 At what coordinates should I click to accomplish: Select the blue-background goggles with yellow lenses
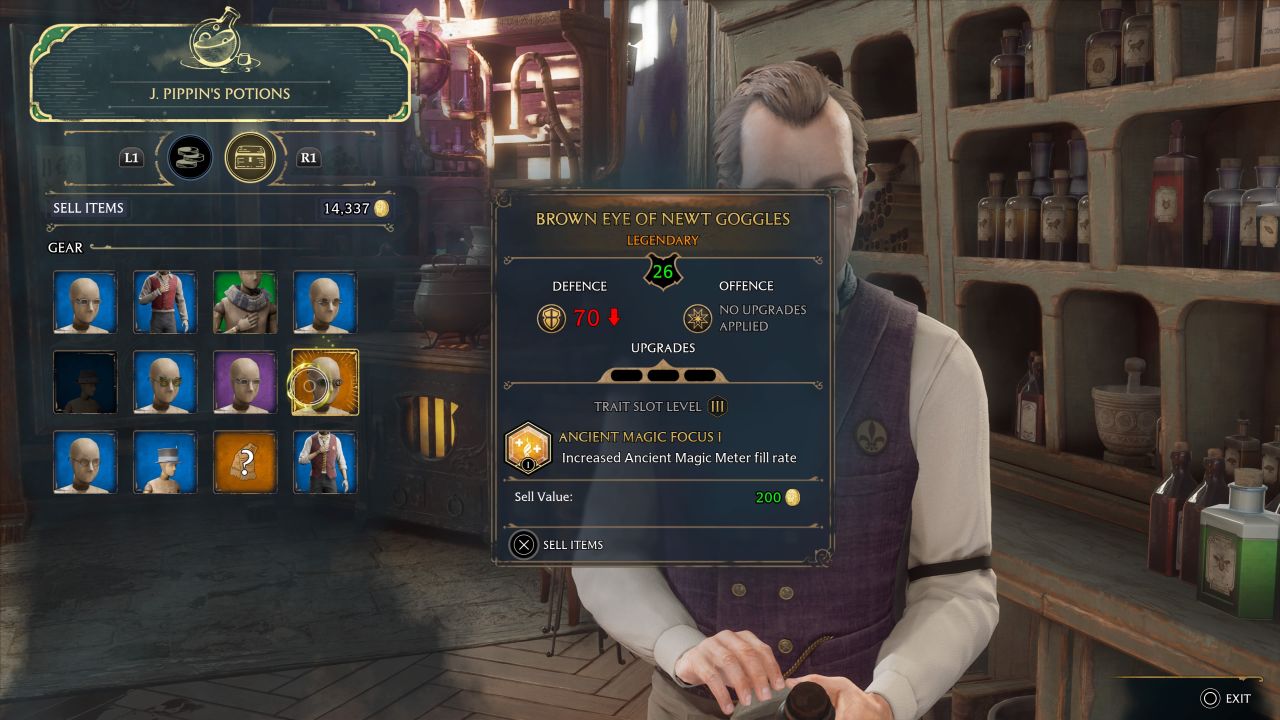(165, 382)
